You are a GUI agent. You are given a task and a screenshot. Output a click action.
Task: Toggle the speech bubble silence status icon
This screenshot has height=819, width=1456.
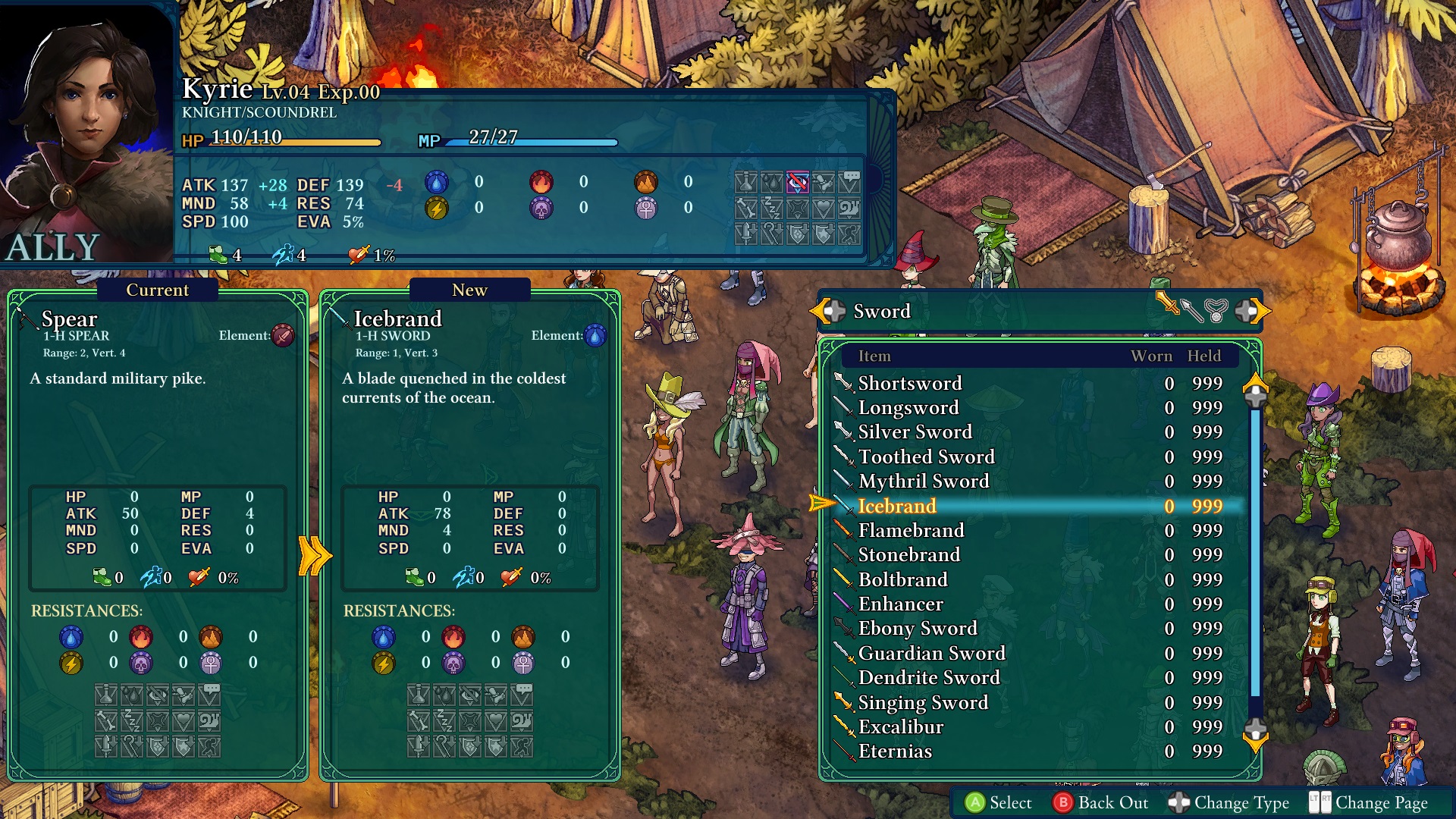849,182
